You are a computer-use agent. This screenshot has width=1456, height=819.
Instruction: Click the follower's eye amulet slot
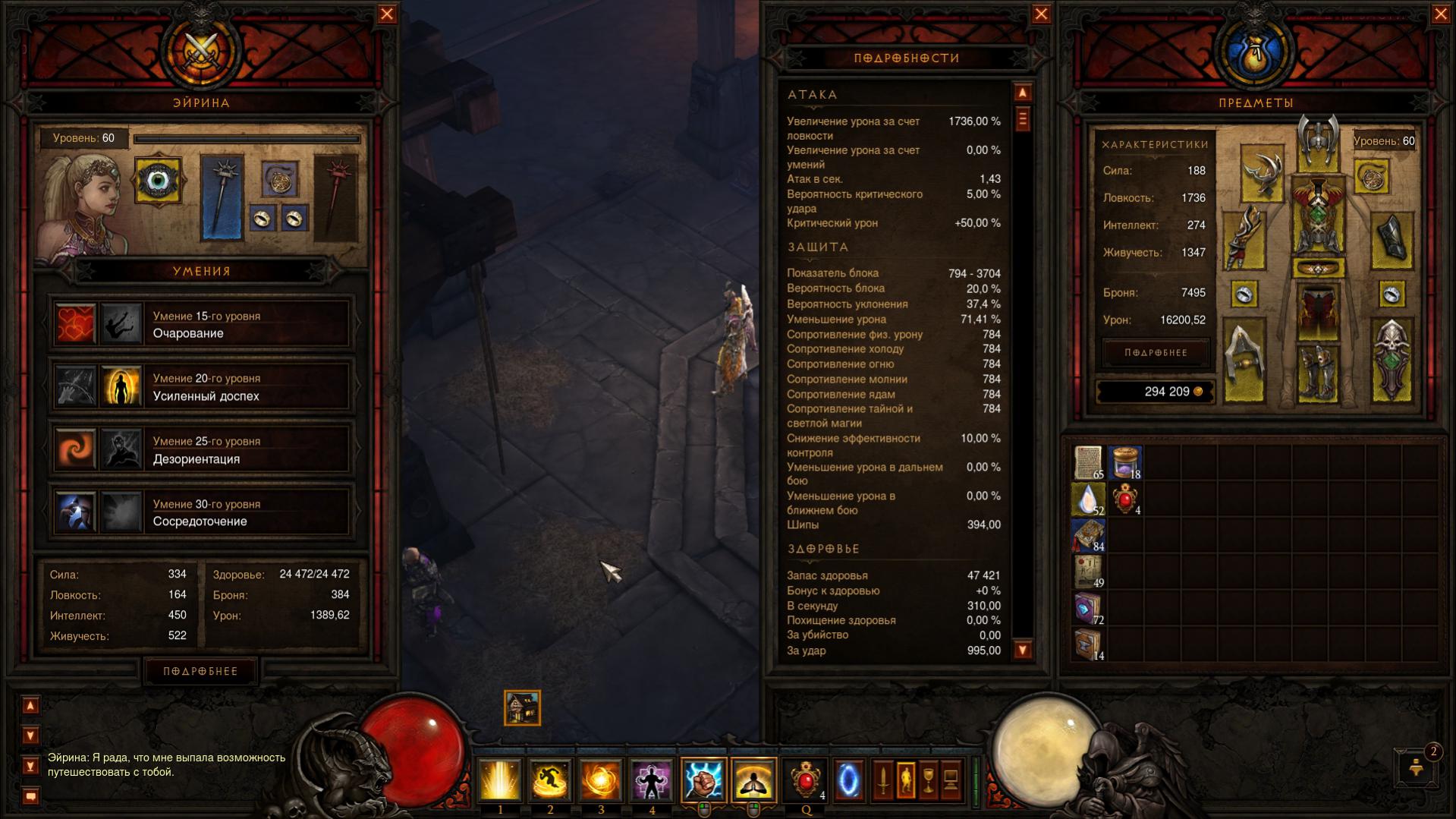pos(158,181)
